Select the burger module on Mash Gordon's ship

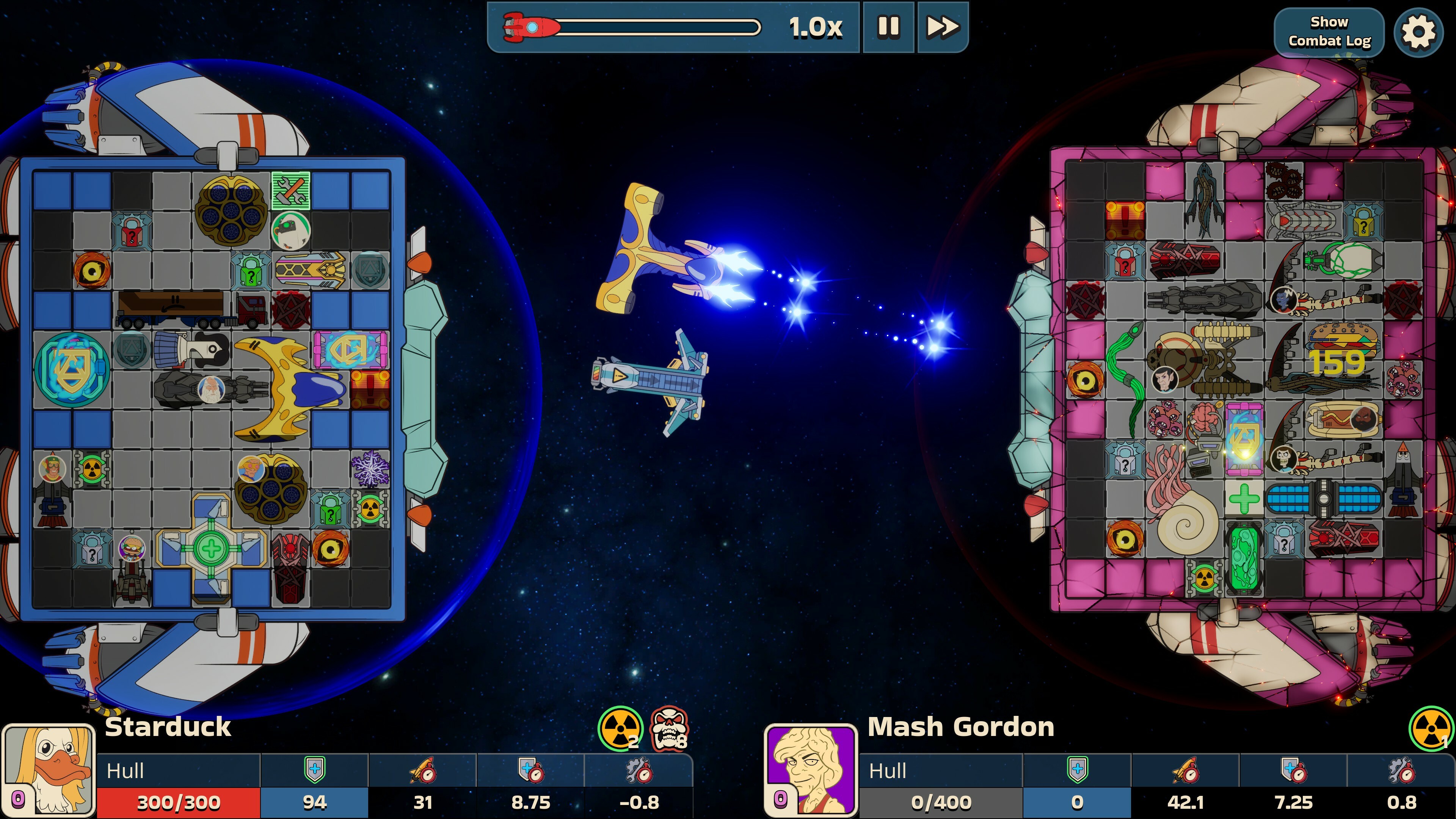tap(1342, 339)
